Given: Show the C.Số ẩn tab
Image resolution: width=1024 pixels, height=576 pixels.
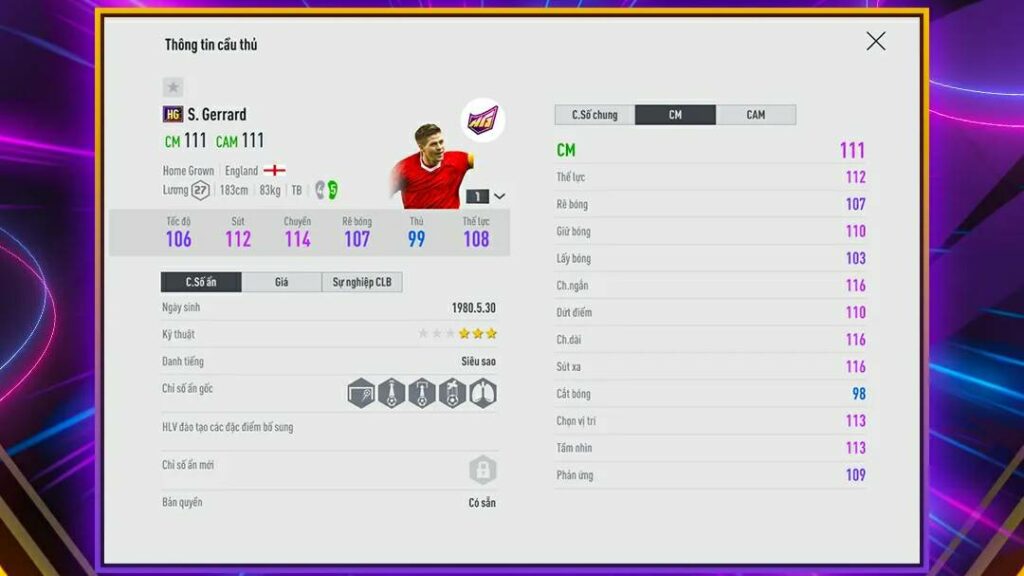Looking at the screenshot, I should coord(201,282).
